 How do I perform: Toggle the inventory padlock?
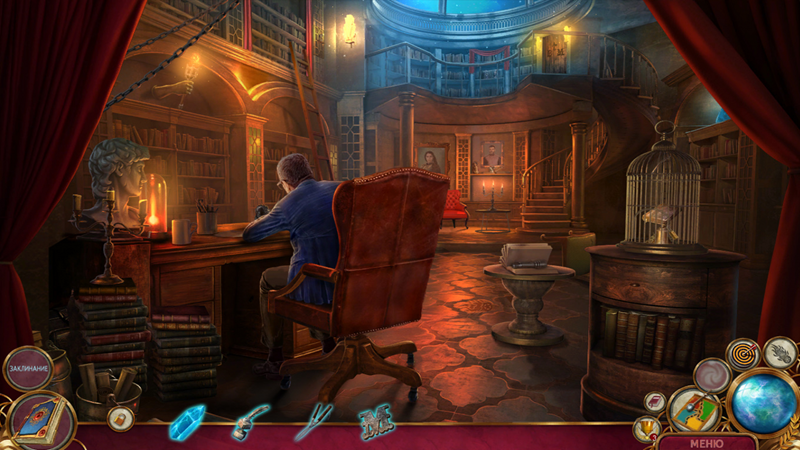tap(119, 418)
